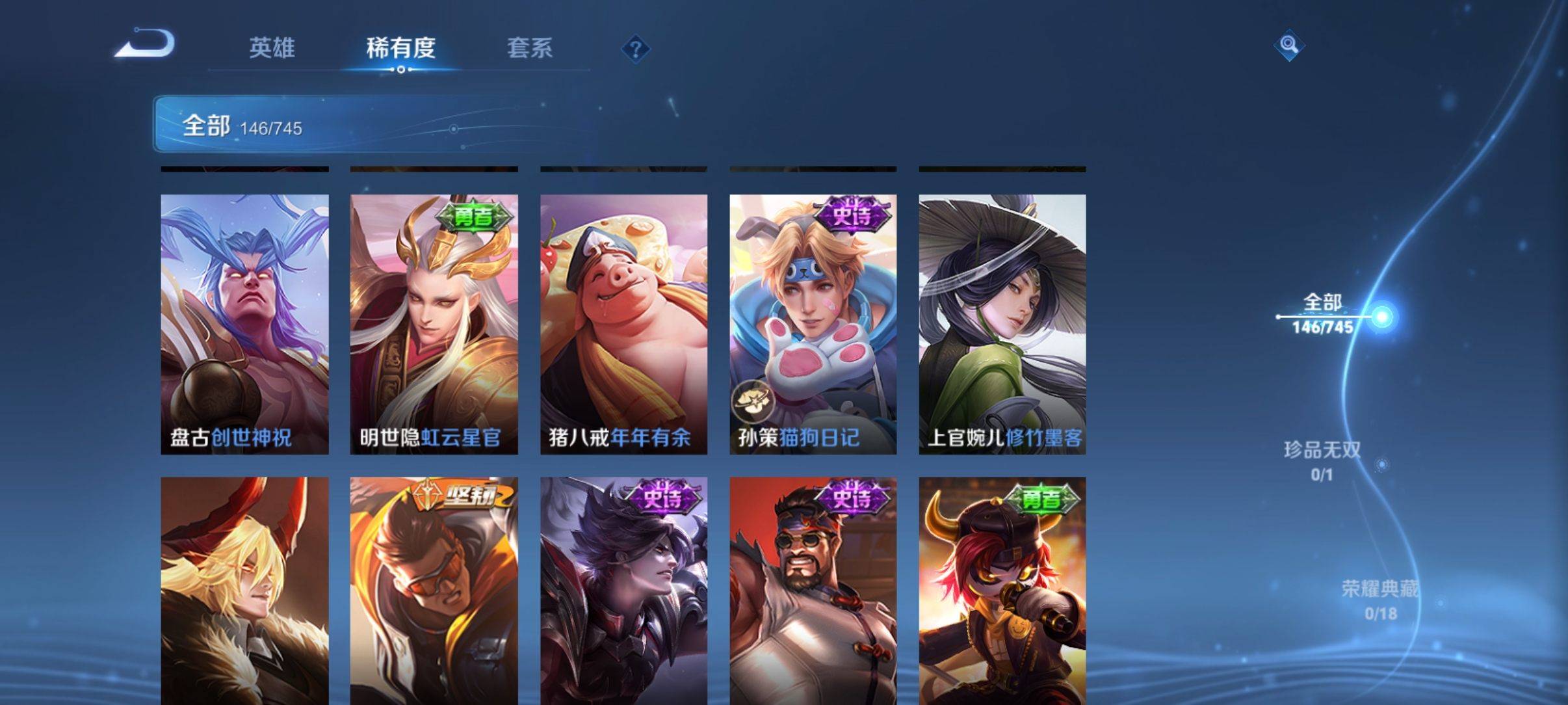Click the magnifier search icon
The height and width of the screenshot is (705, 1568).
[x=1288, y=45]
